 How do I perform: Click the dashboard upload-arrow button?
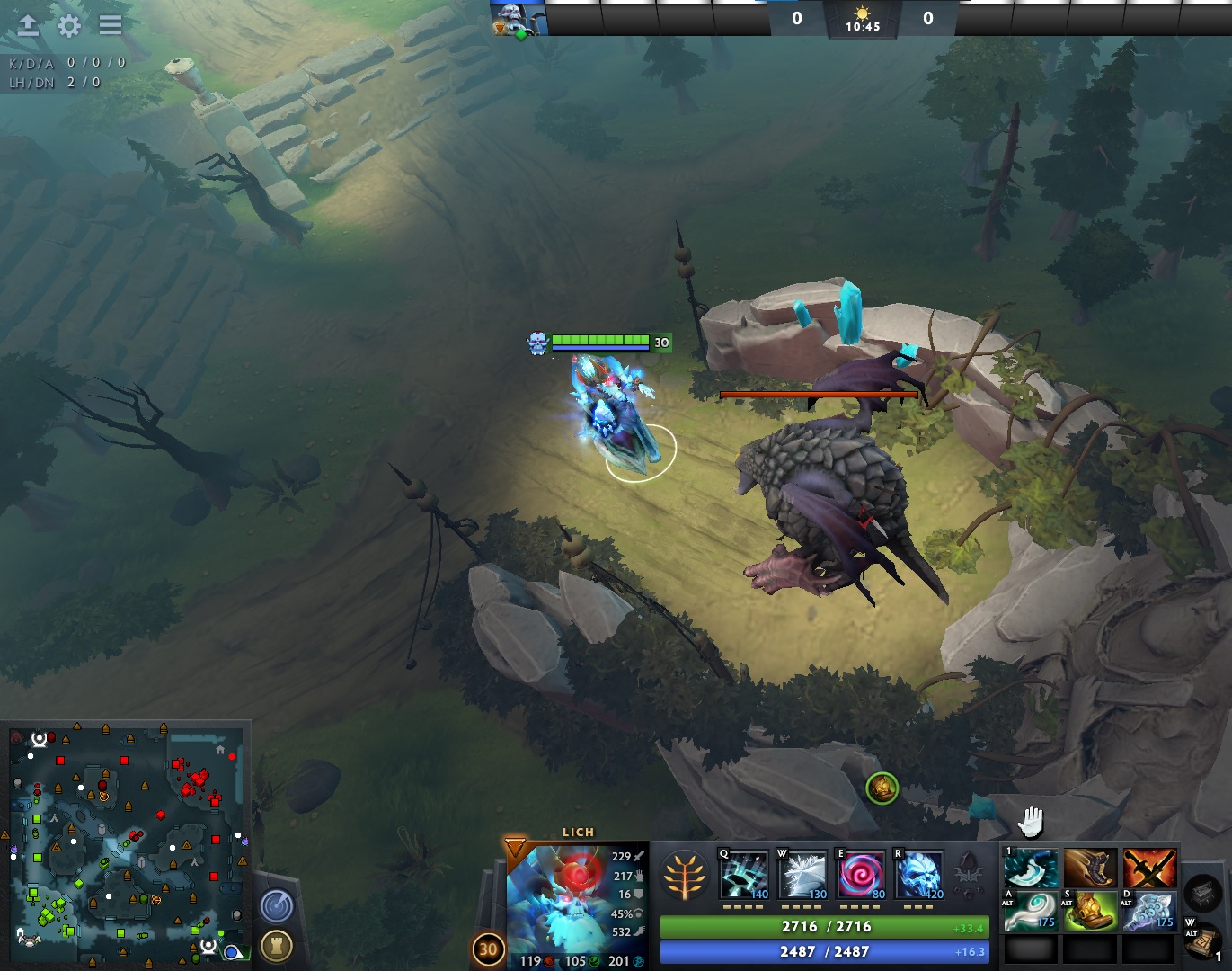[28, 25]
